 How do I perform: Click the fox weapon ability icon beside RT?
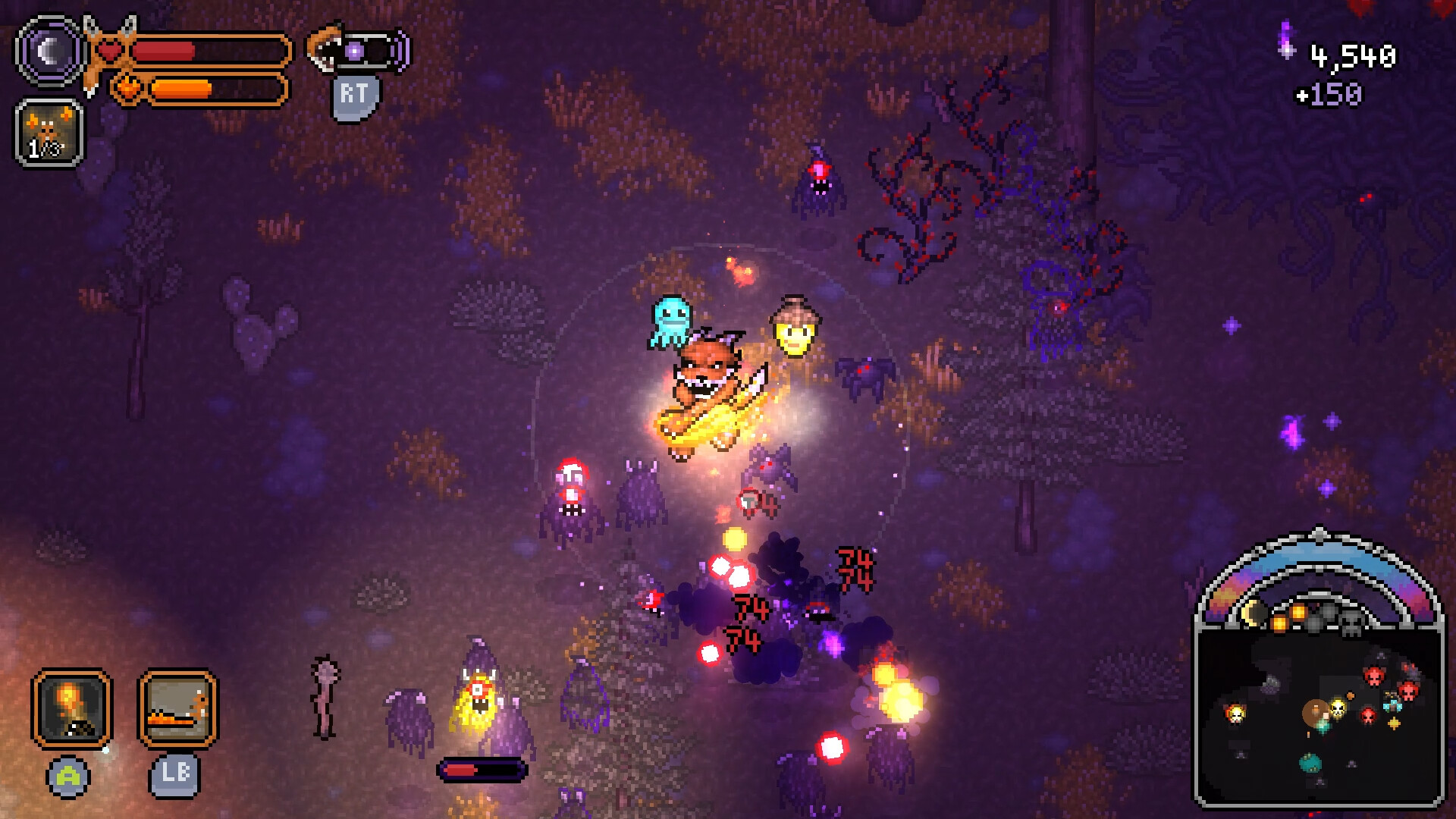[x=324, y=47]
